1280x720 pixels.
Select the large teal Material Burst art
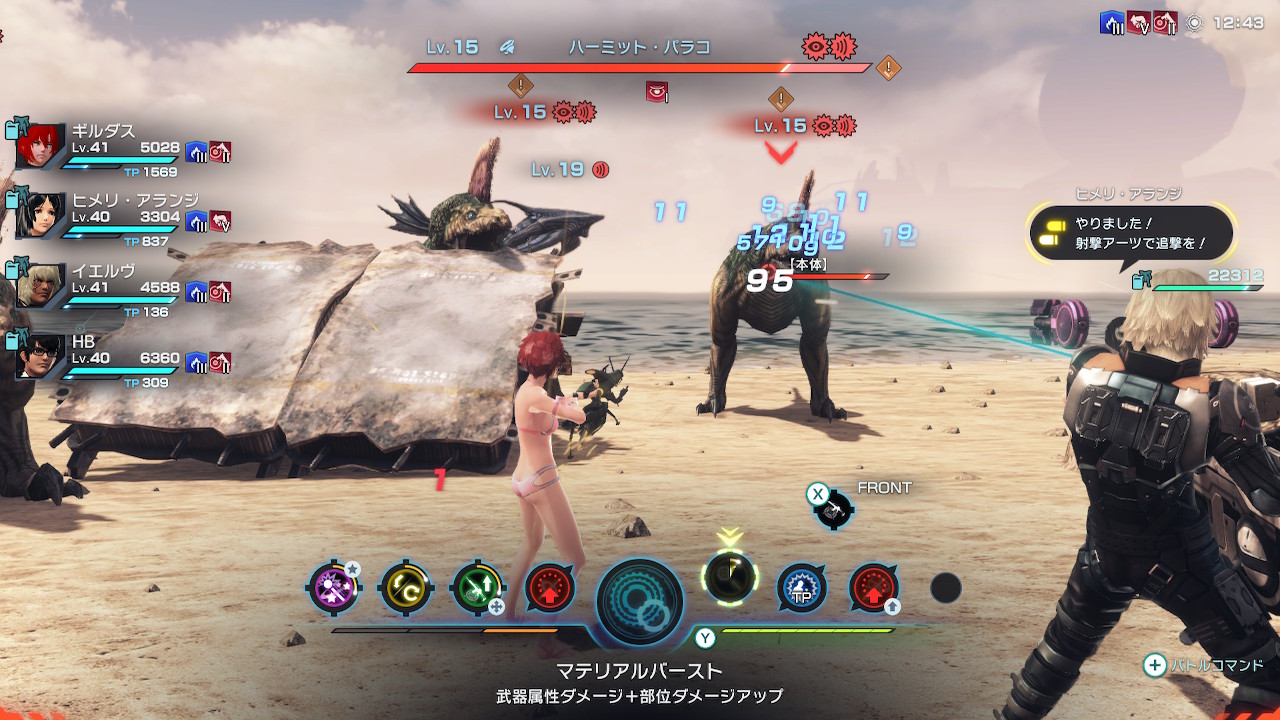640,601
